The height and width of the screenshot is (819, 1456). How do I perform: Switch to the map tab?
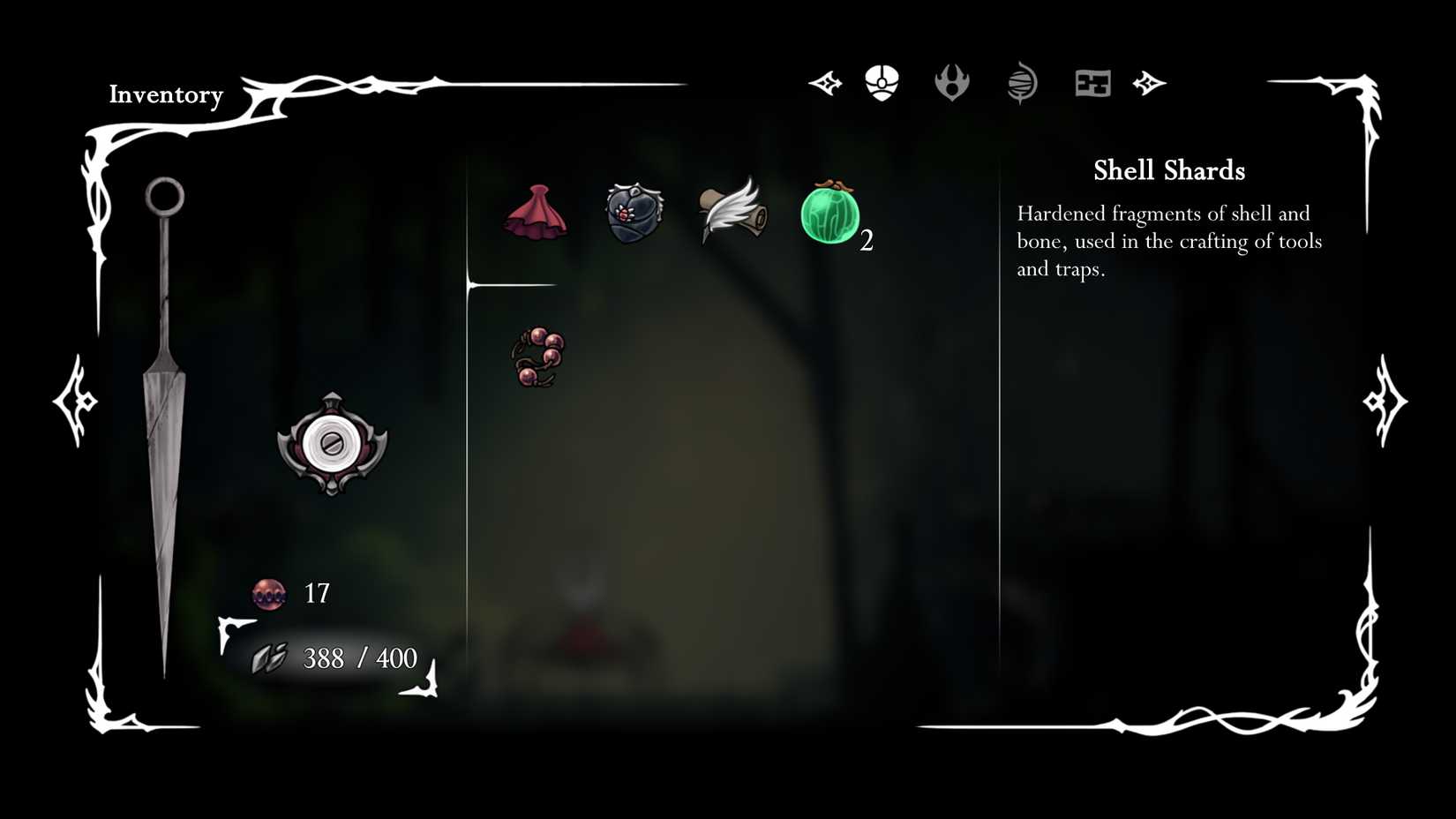pyautogui.click(x=1092, y=82)
